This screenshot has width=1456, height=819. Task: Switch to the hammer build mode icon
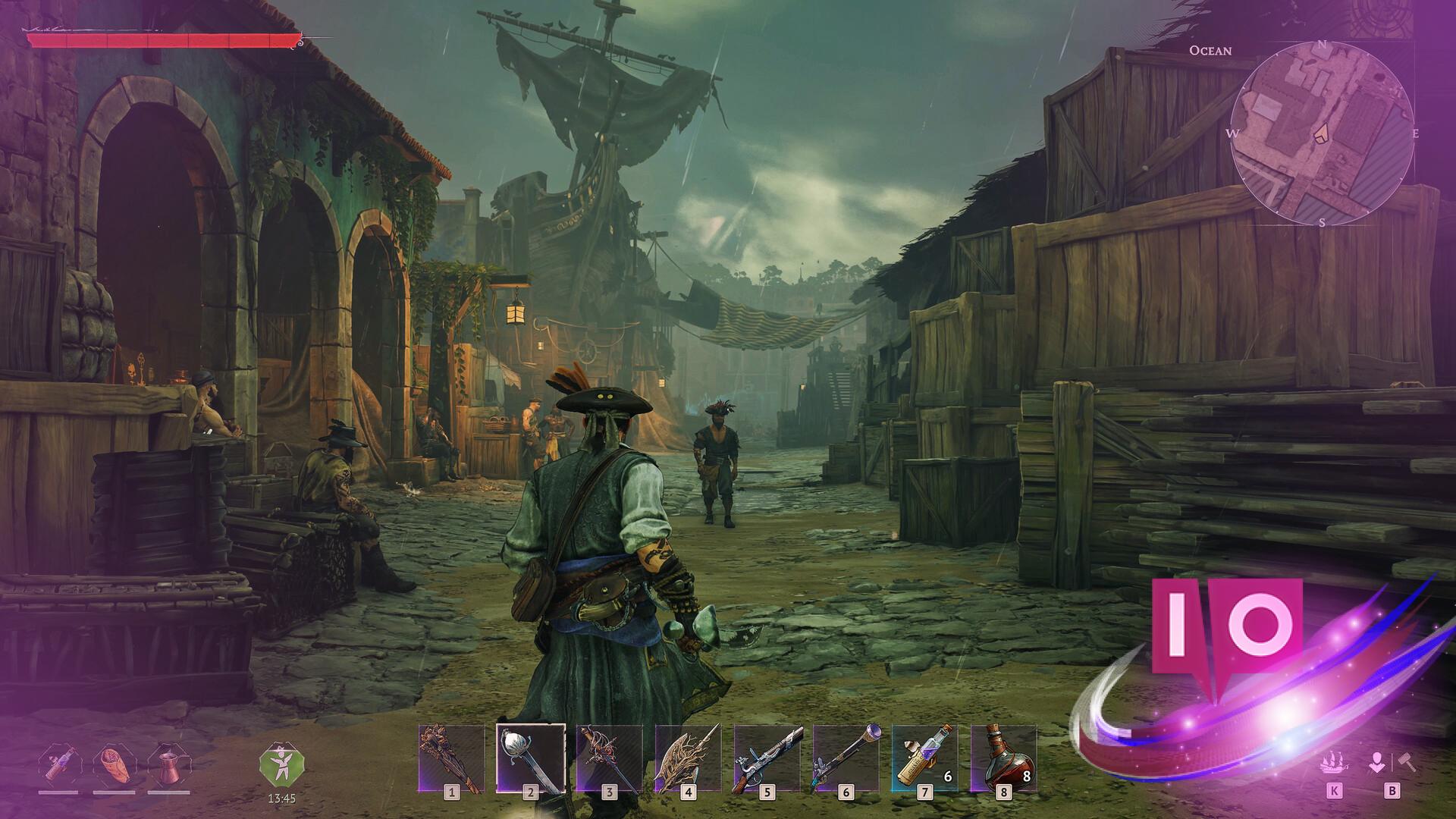(1407, 762)
